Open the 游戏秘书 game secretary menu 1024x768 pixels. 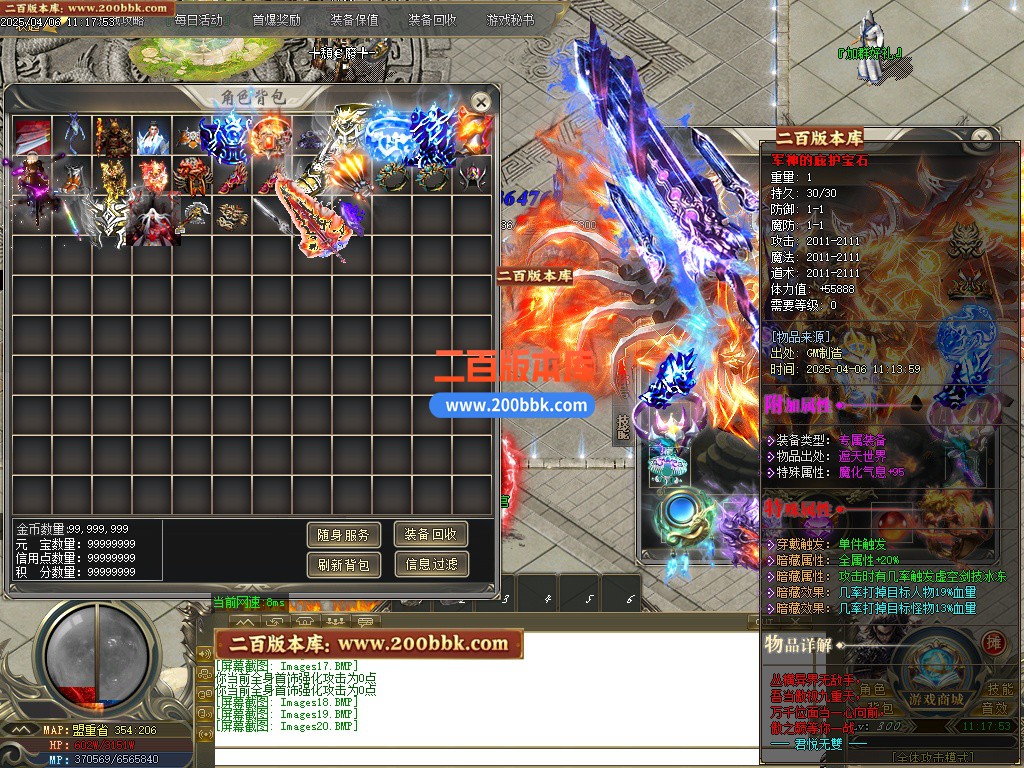[x=510, y=19]
